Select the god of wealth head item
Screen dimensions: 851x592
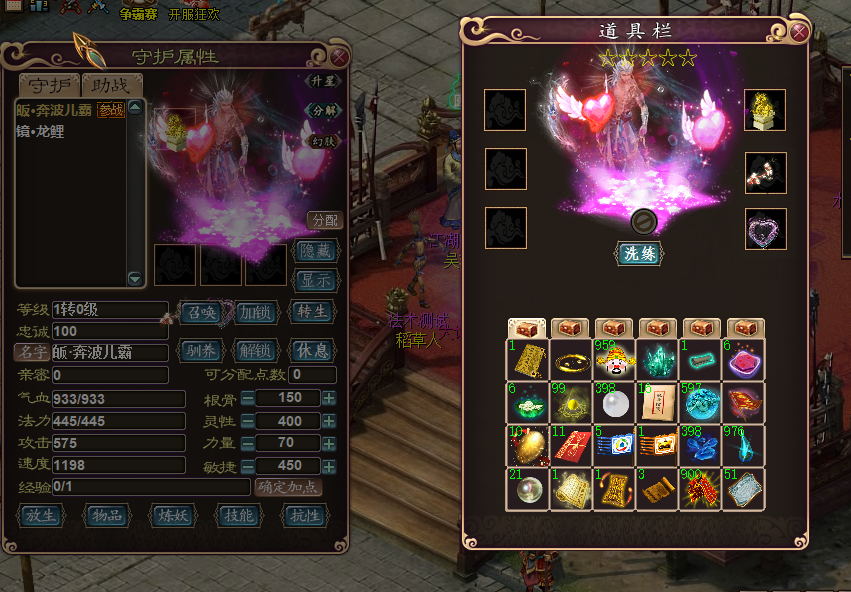click(615, 360)
